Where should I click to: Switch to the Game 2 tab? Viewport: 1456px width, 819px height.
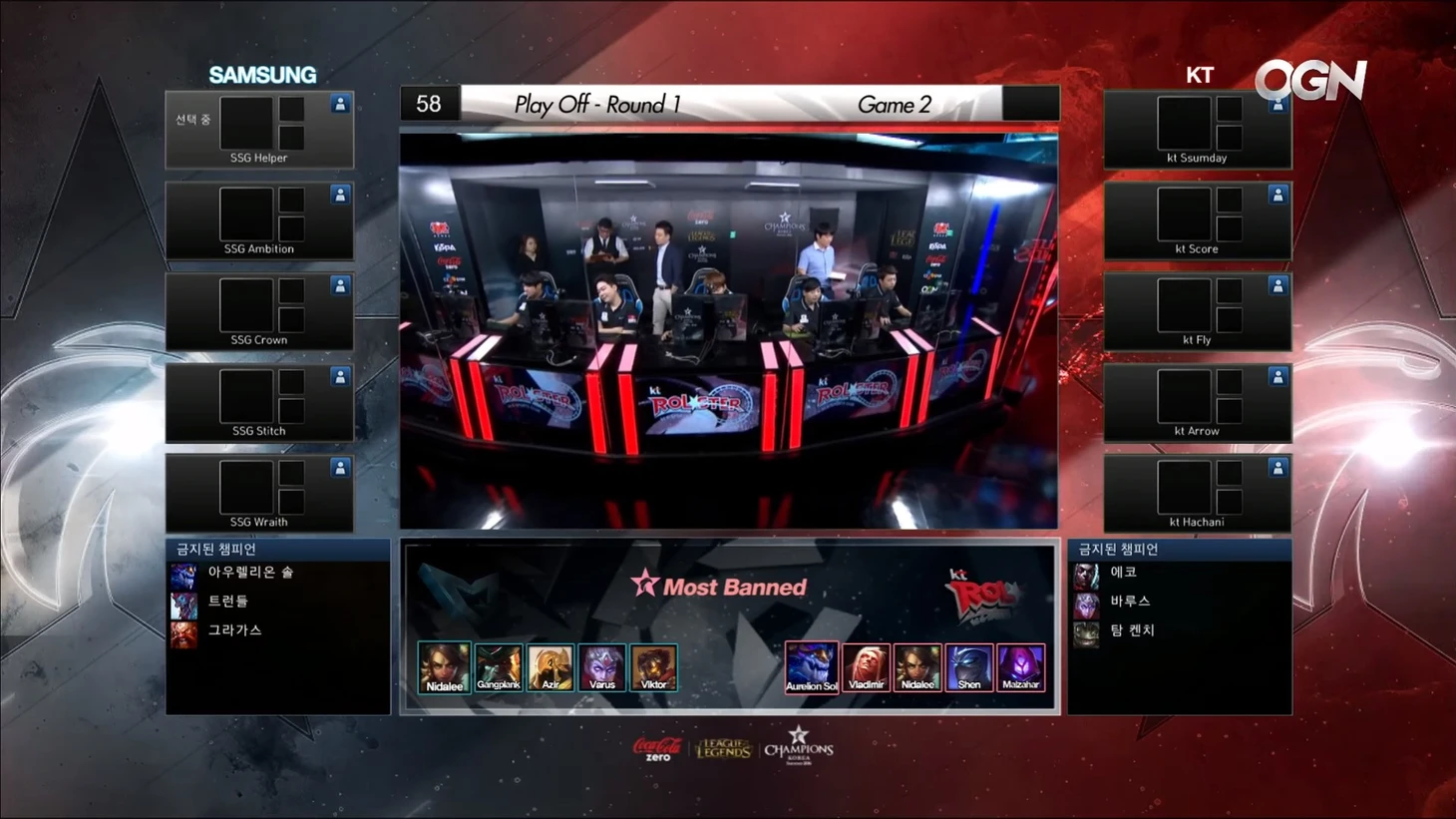894,104
